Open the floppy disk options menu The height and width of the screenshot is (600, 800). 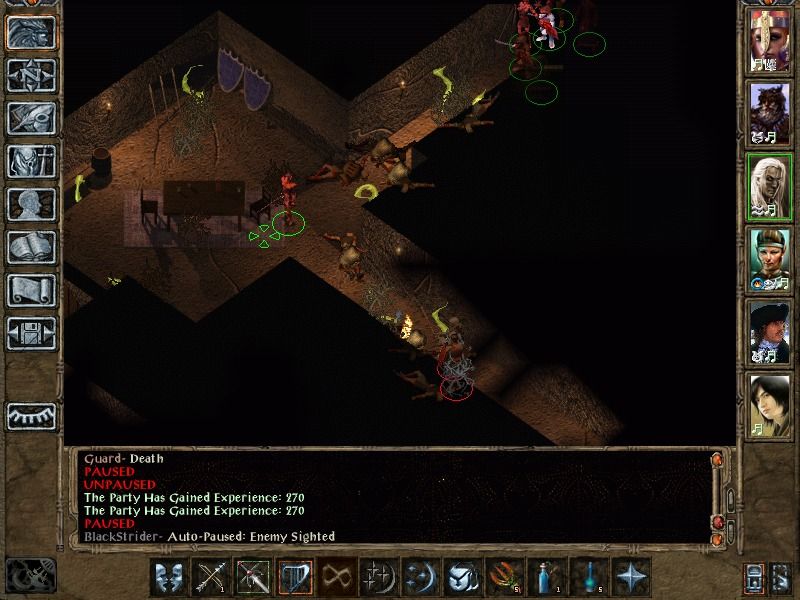tap(31, 333)
